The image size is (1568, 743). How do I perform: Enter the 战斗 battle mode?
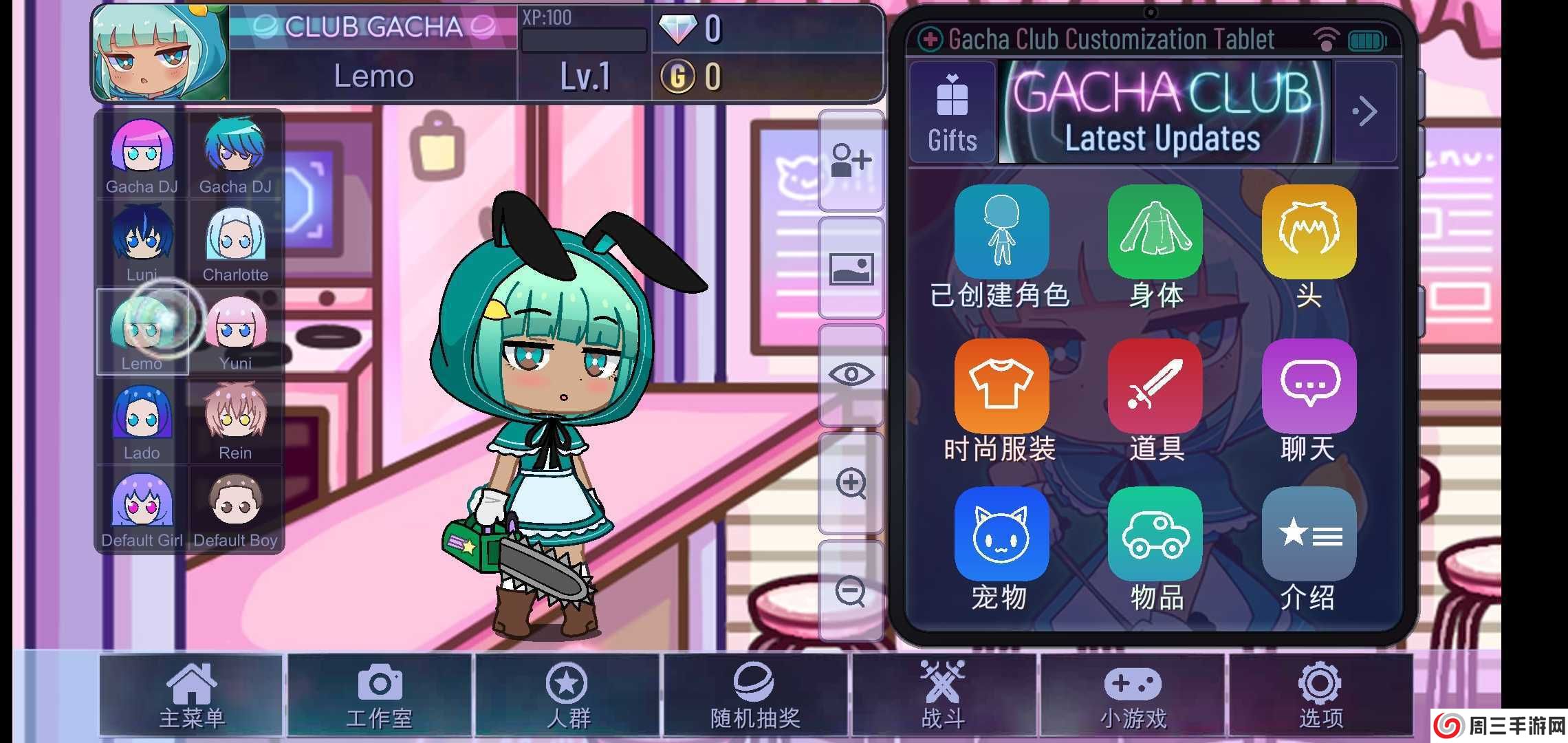click(x=944, y=695)
